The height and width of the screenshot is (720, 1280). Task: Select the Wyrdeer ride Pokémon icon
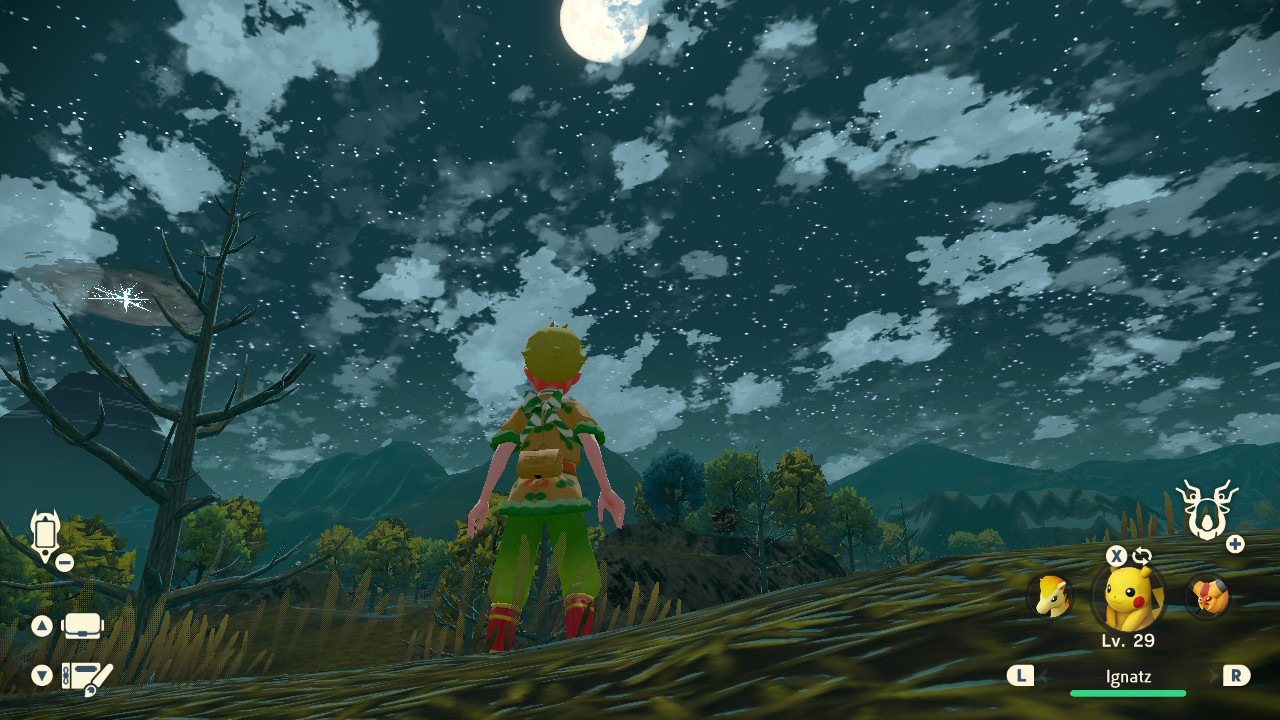1206,508
